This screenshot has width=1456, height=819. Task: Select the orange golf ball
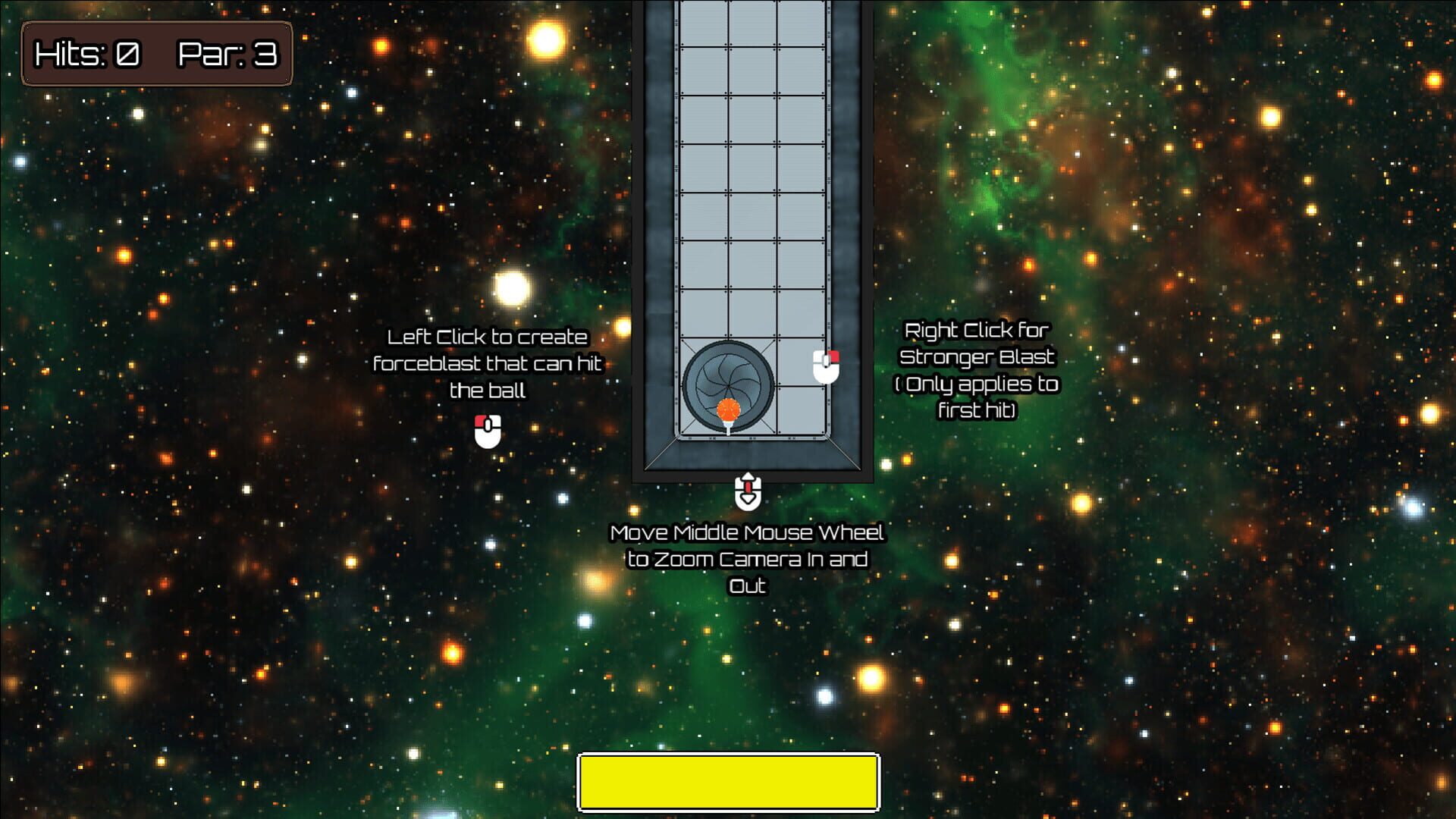[x=728, y=410]
